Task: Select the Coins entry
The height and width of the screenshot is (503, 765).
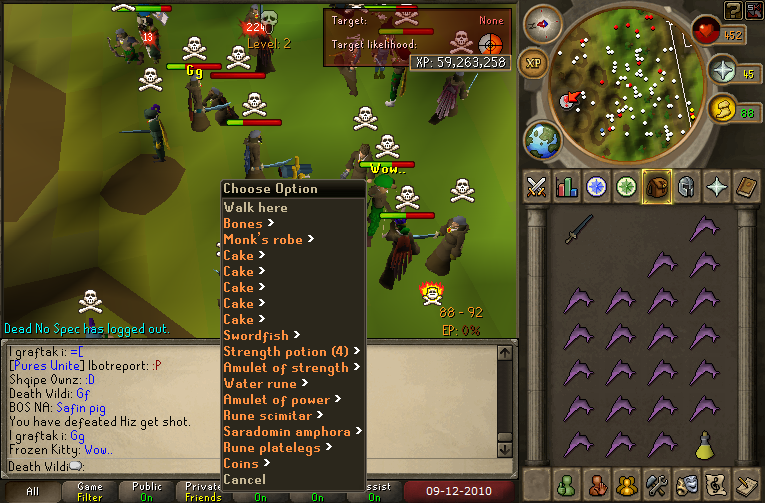Action: pos(241,463)
